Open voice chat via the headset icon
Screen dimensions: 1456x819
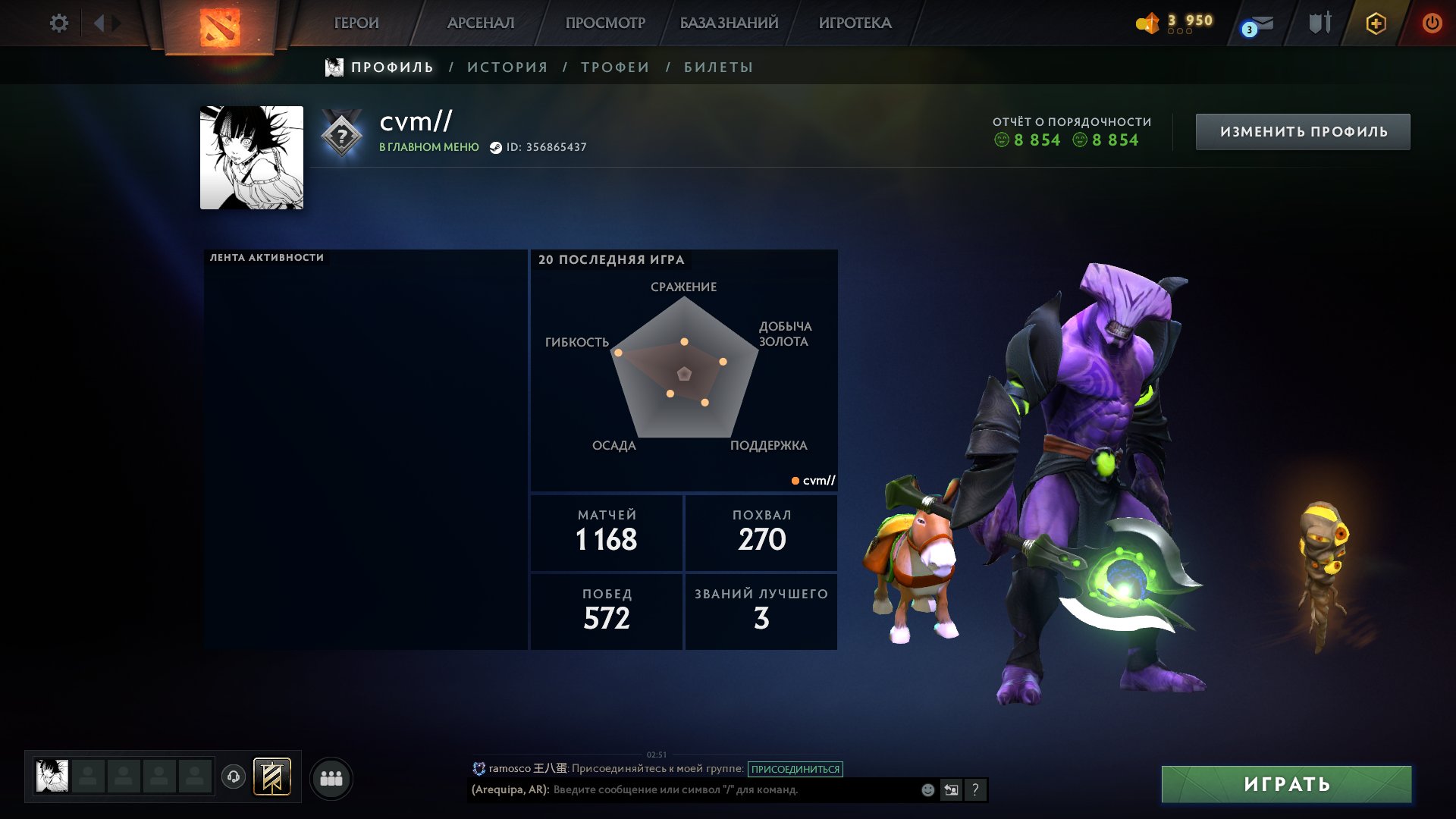234,777
